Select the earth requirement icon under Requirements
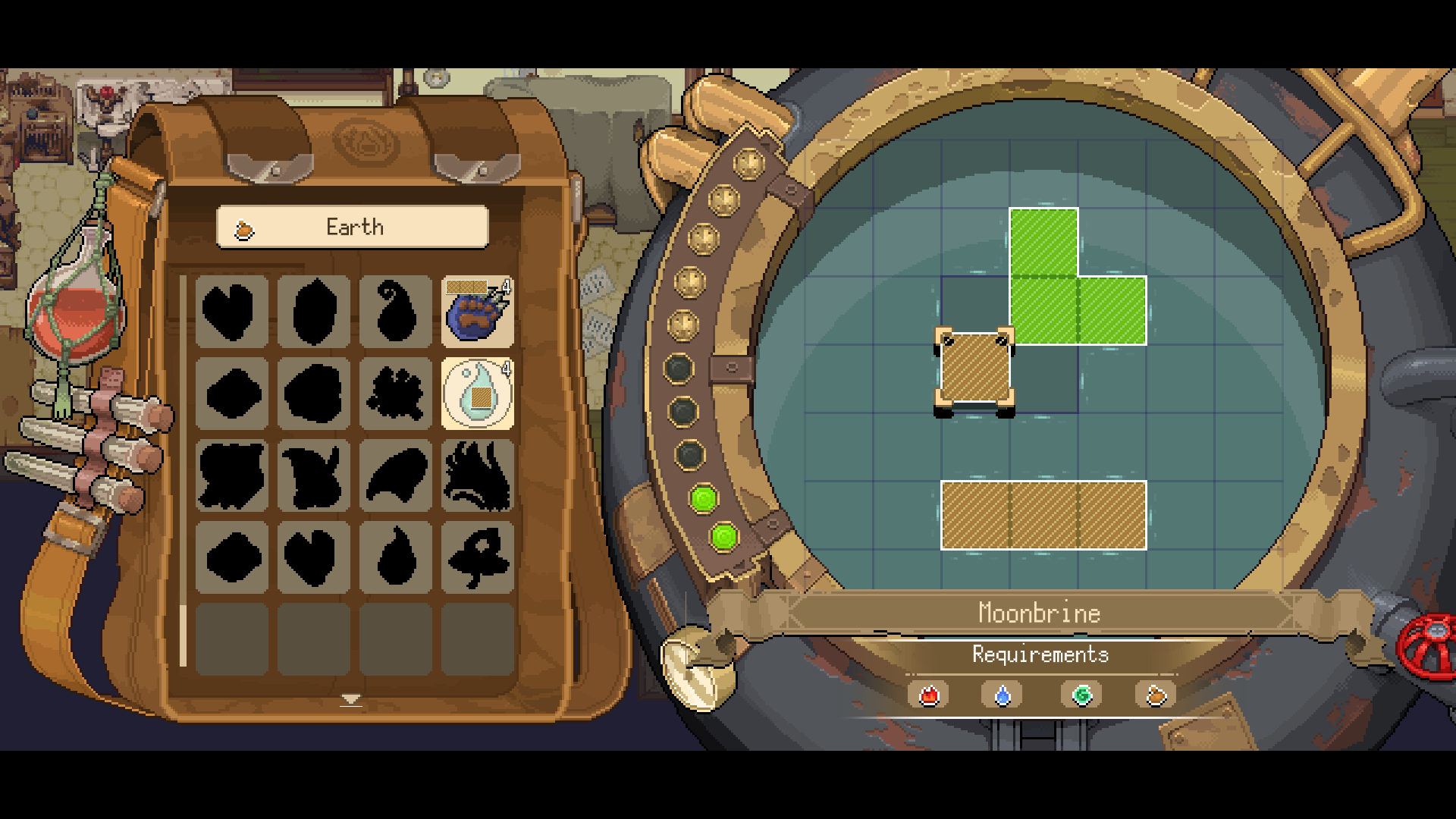This screenshot has height=819, width=1456. tap(1155, 695)
